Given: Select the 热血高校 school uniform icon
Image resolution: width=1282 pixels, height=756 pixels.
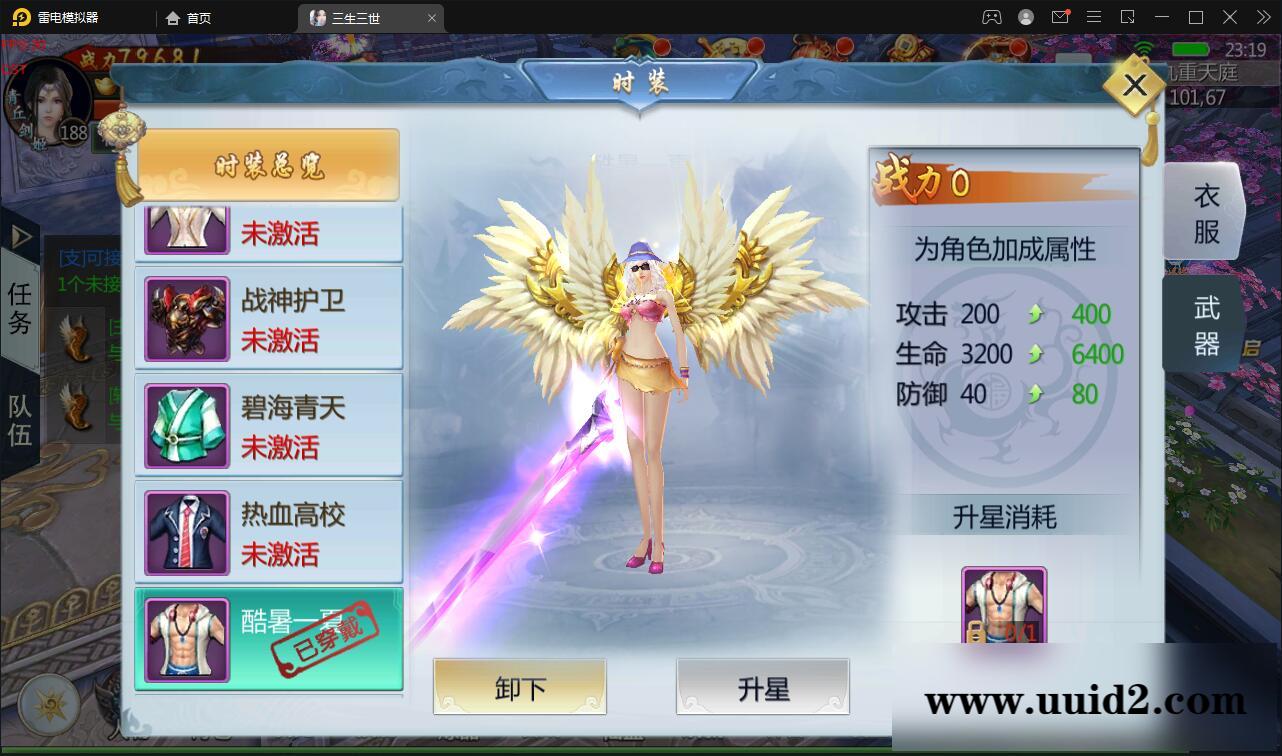Looking at the screenshot, I should pyautogui.click(x=186, y=532).
